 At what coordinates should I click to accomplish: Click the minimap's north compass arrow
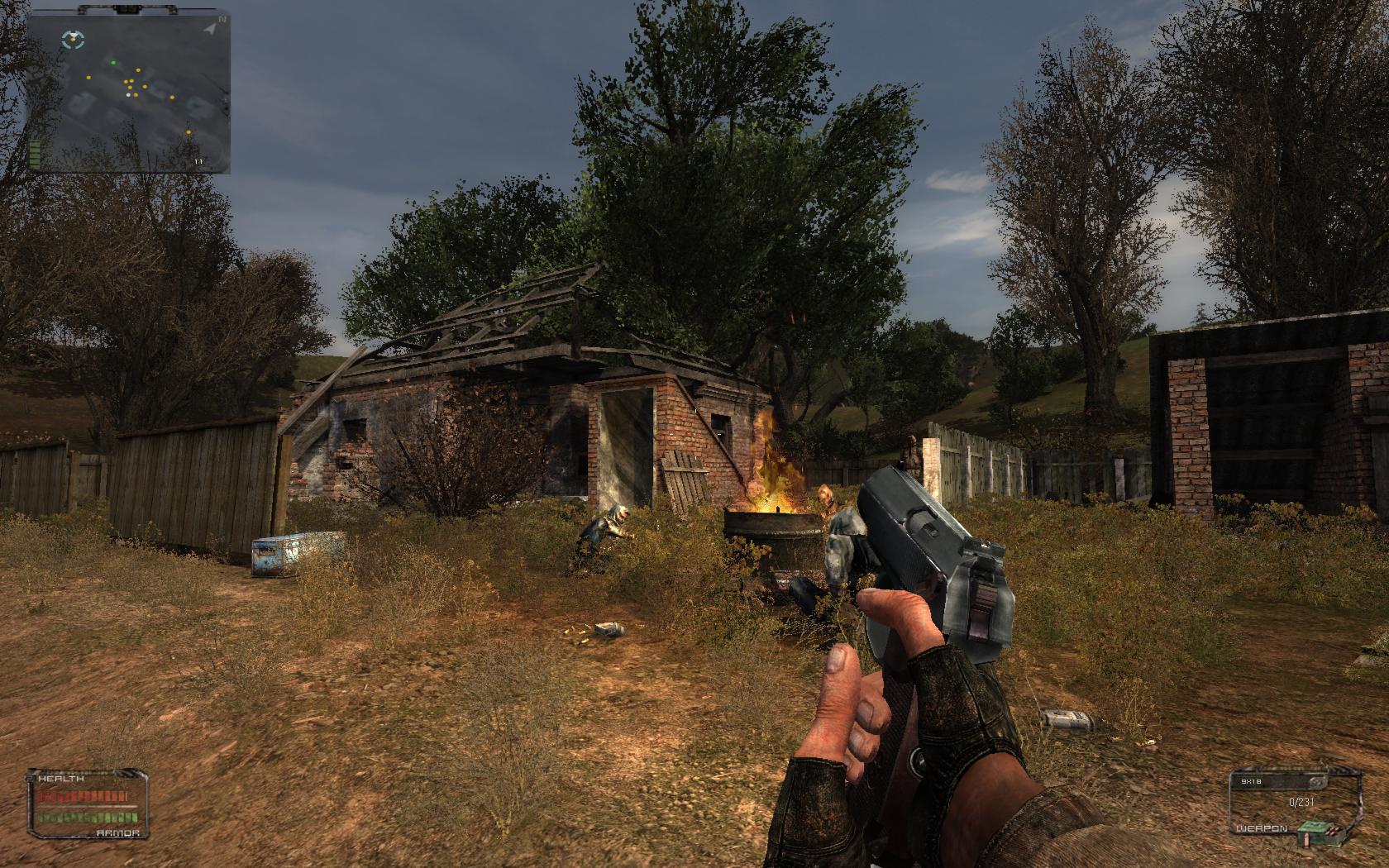click(212, 27)
